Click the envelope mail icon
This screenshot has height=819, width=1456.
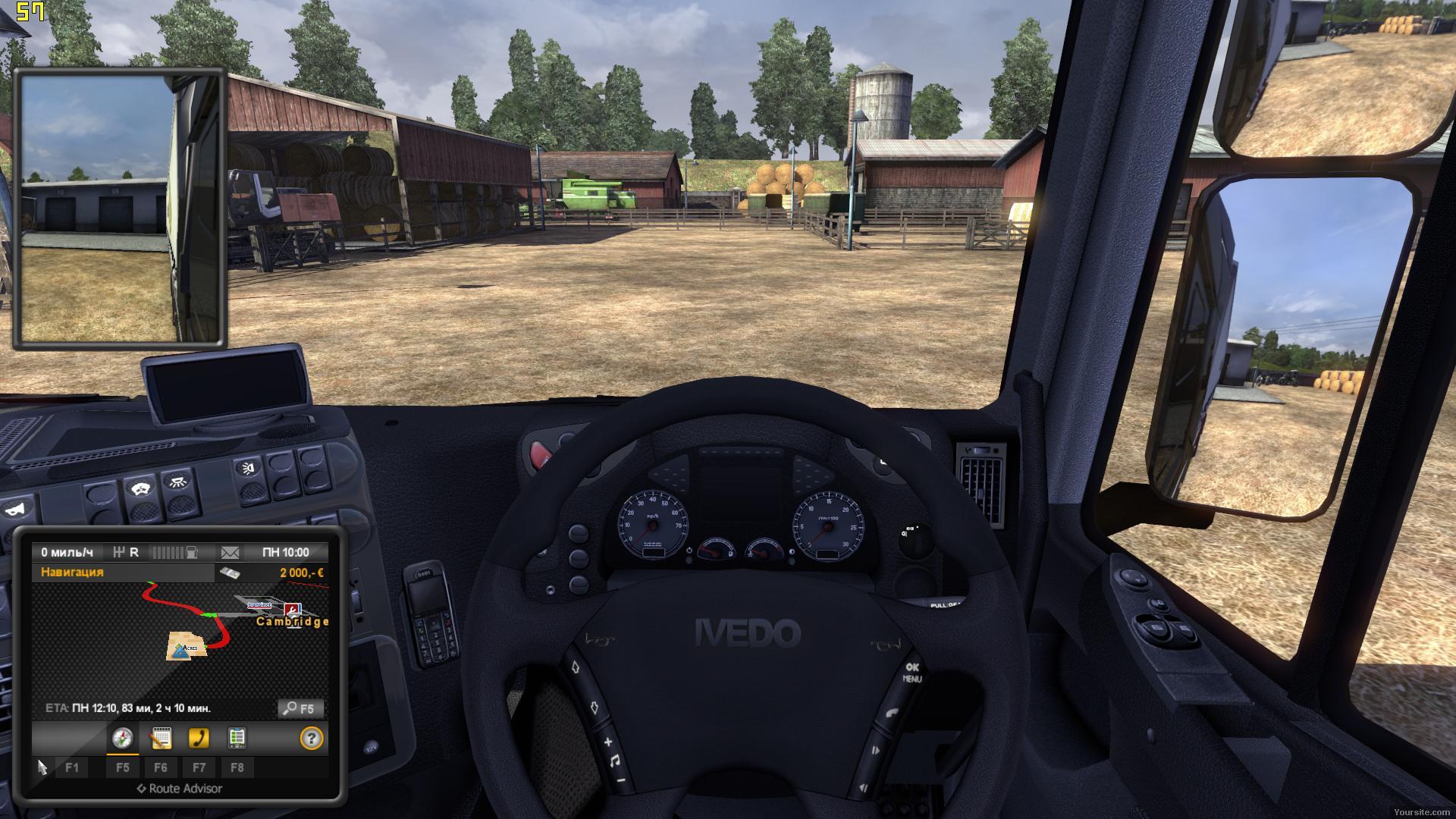coord(230,552)
